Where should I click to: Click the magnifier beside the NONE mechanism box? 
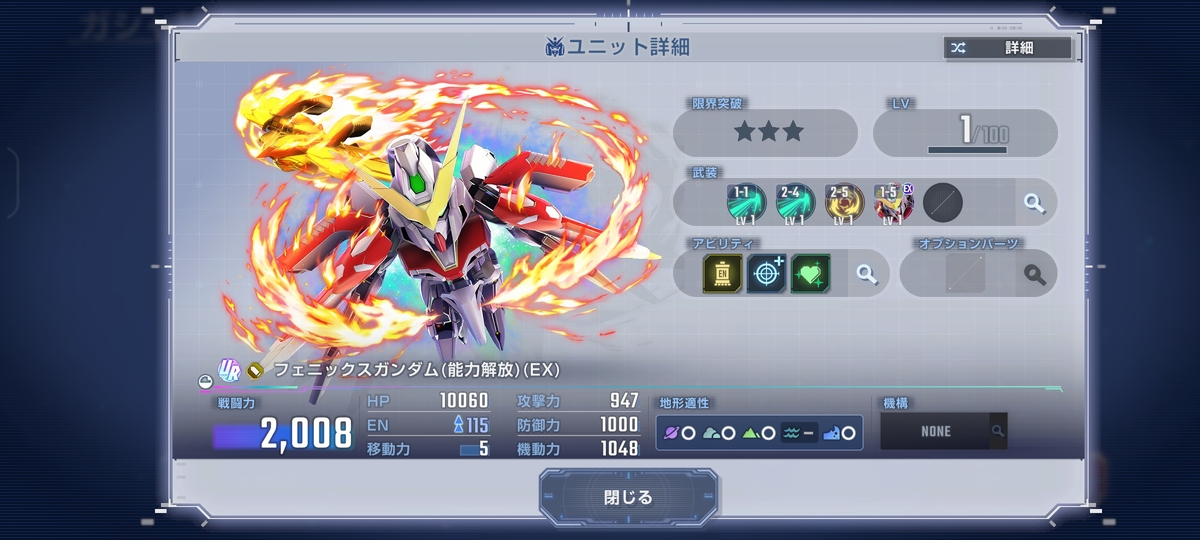[x=997, y=432]
